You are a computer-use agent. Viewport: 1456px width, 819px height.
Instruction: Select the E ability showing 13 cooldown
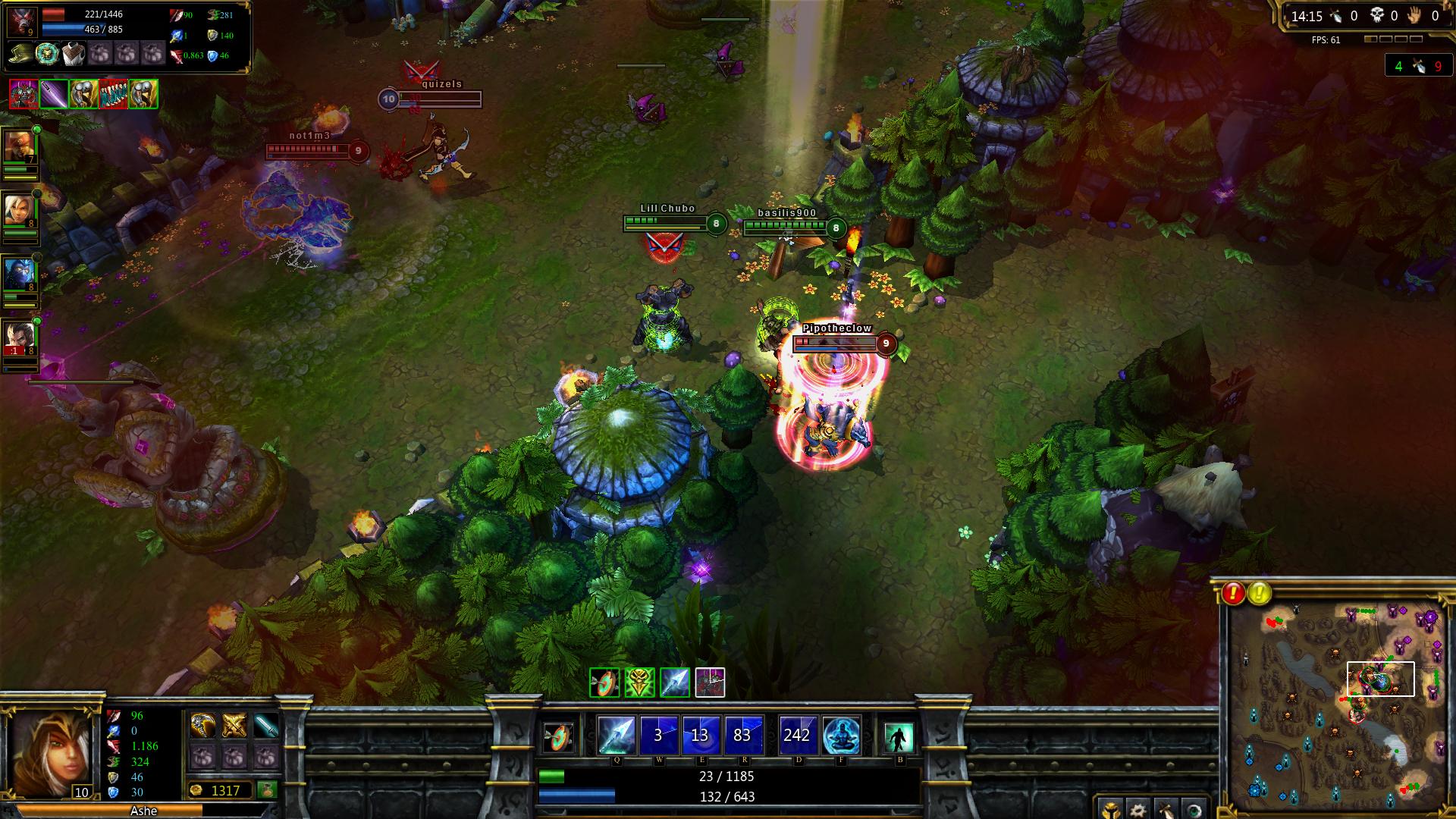700,735
